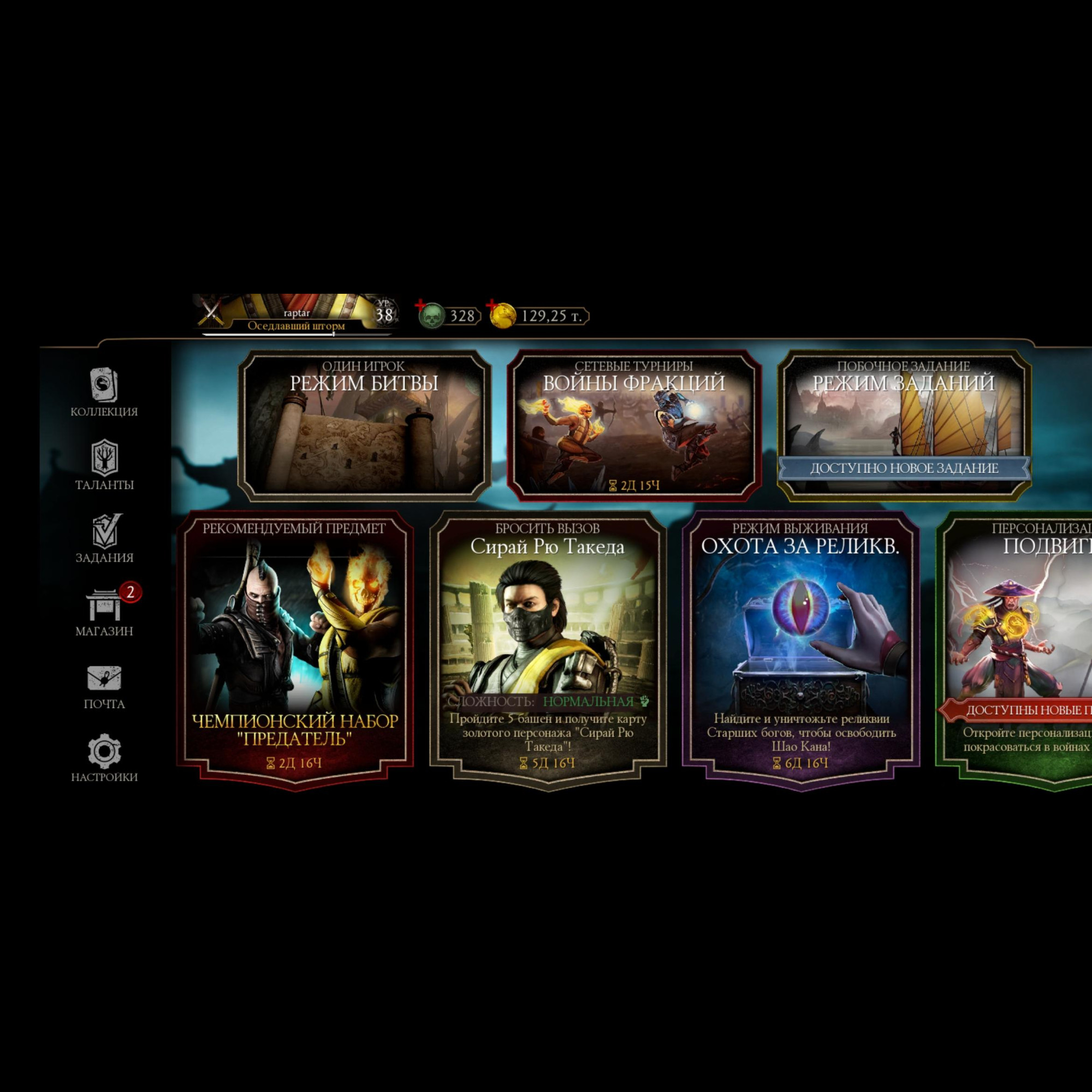Buy more gold coins via the coin icon
Screen dimensions: 1092x1092
point(501,315)
